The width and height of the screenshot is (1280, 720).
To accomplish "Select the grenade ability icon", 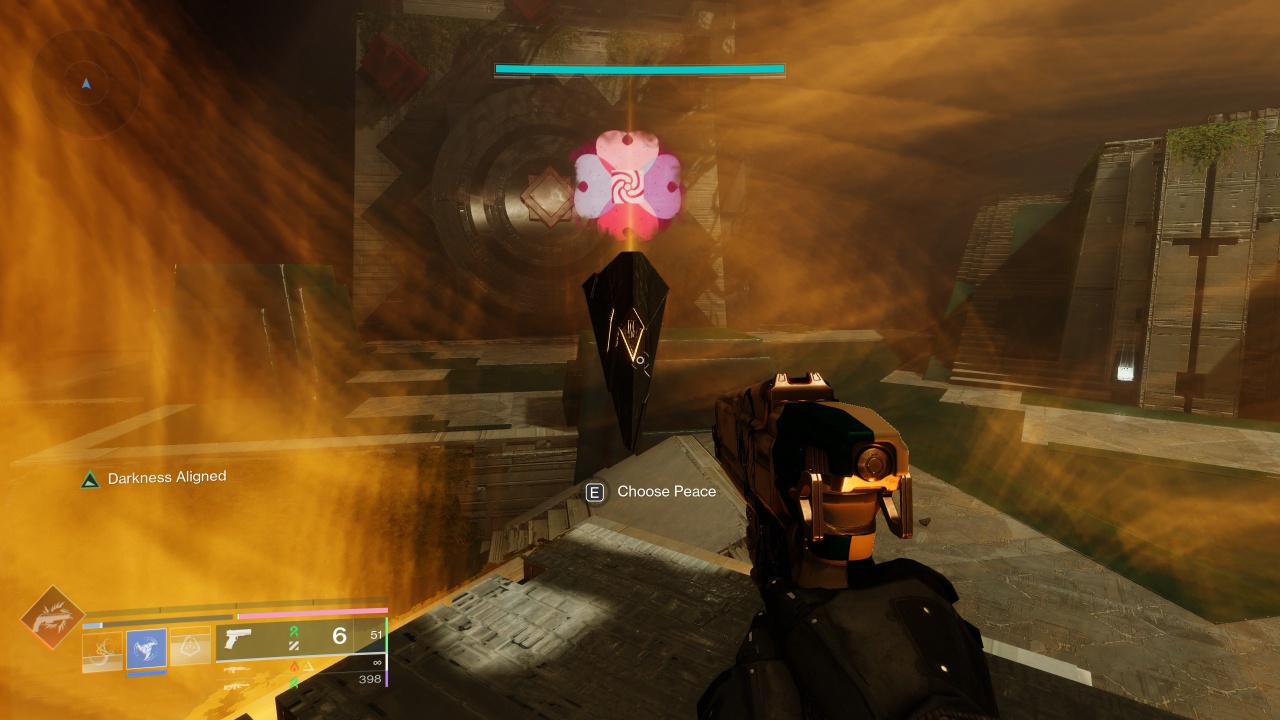I will [102, 651].
